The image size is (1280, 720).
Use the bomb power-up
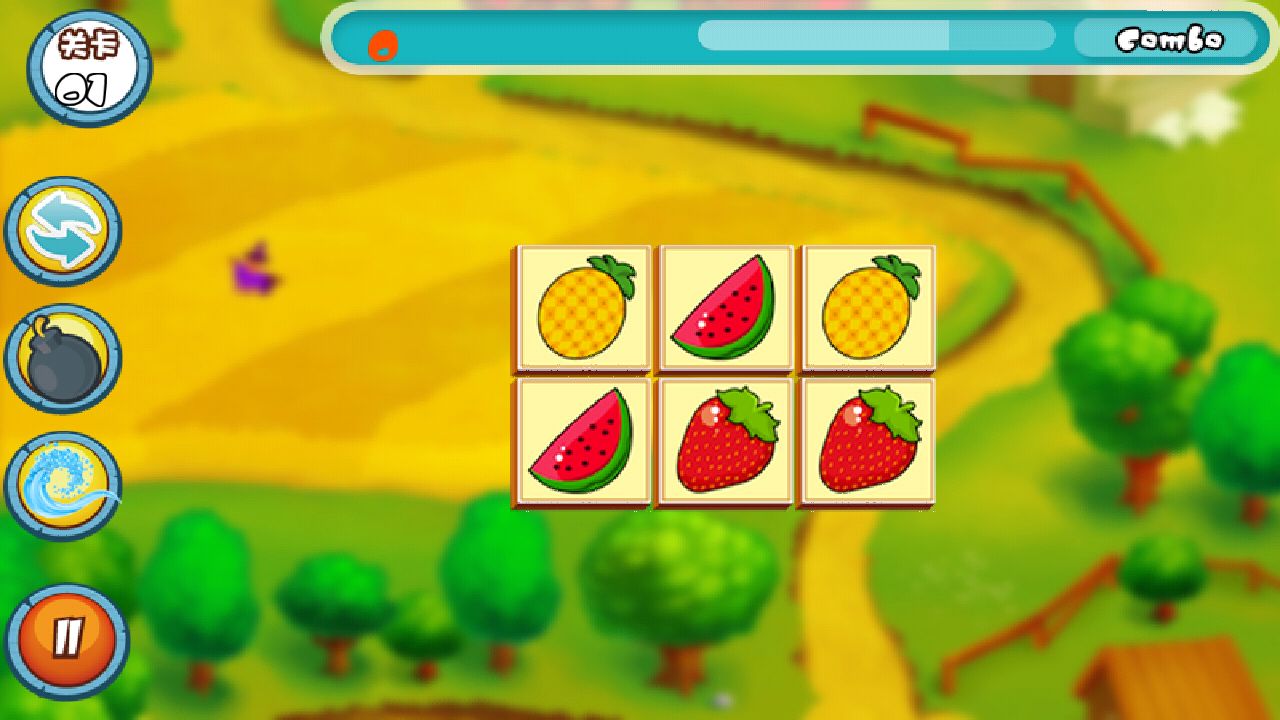63,359
